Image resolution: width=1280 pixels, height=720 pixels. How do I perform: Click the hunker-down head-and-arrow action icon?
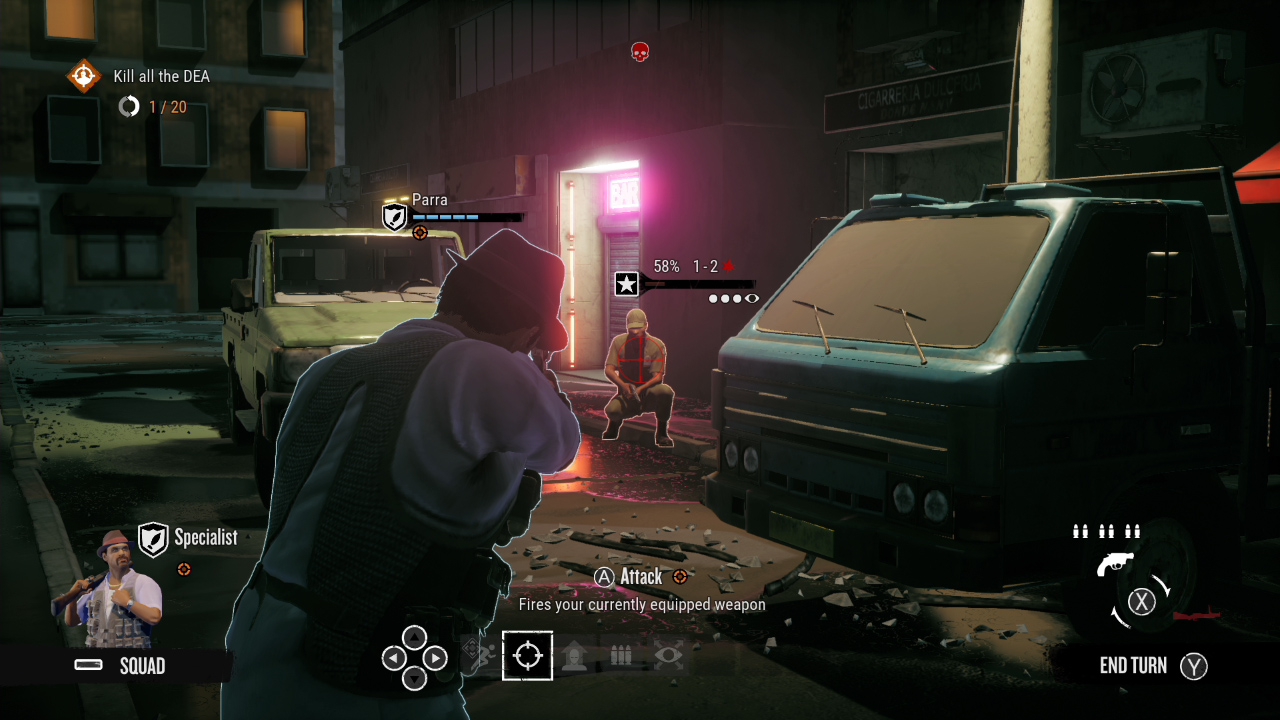pyautogui.click(x=574, y=655)
